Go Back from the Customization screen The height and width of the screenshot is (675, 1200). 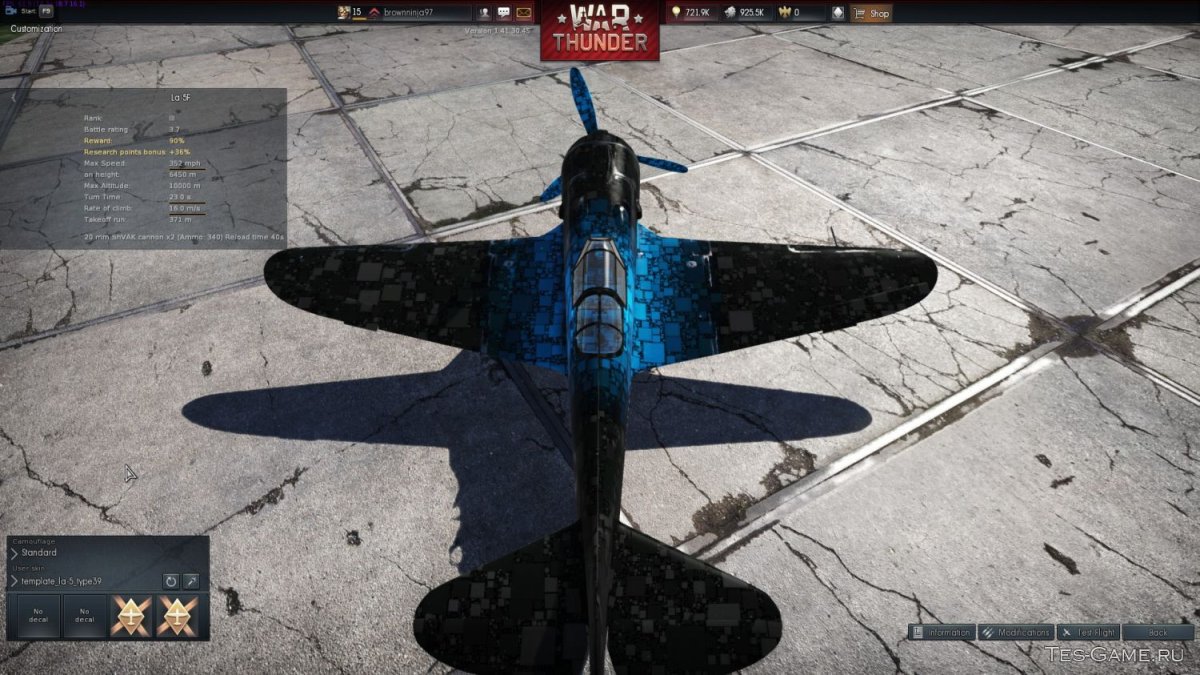point(1158,632)
